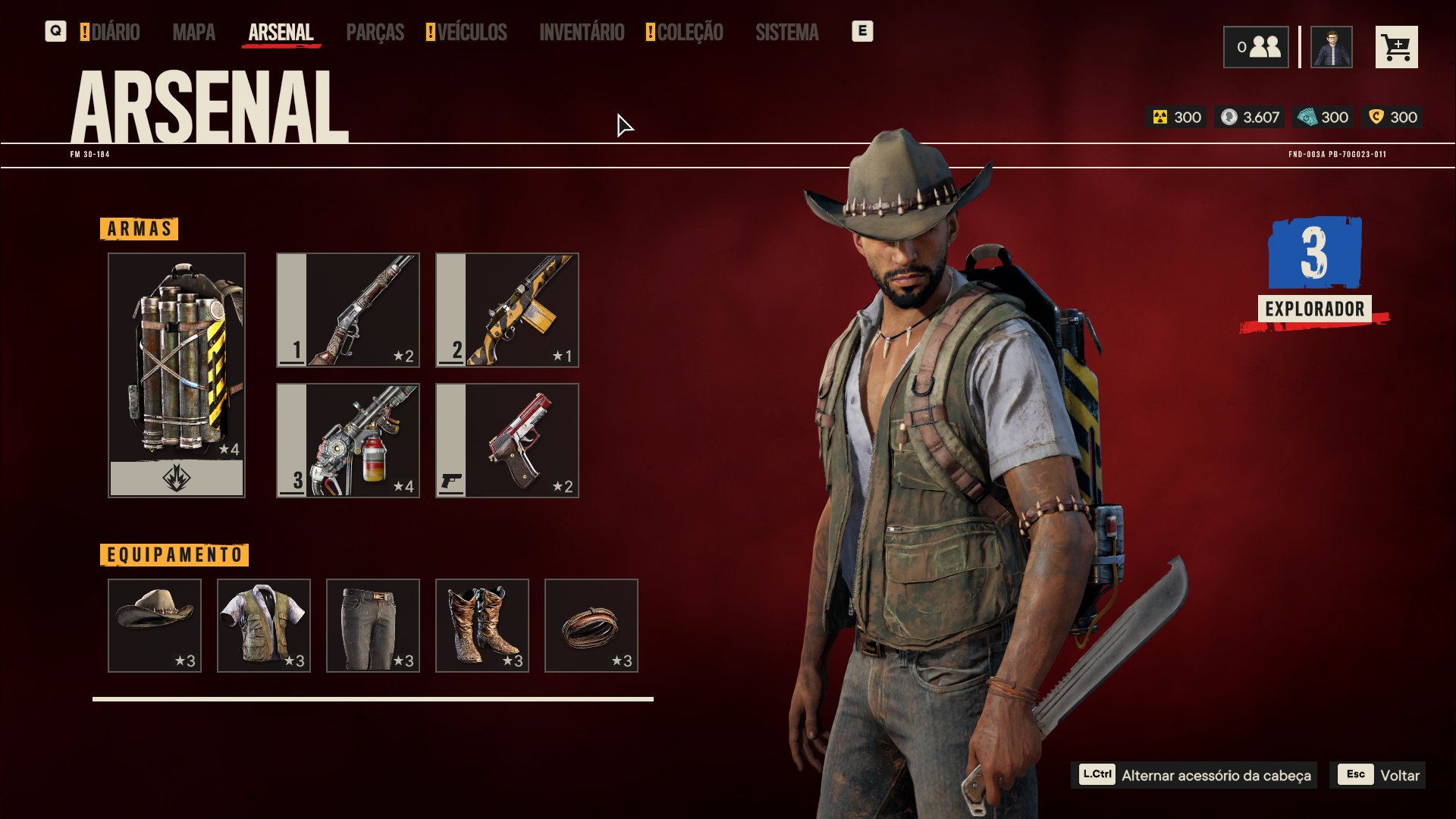Select the Supremo backpack weapon slot
The height and width of the screenshot is (819, 1456).
(x=177, y=375)
